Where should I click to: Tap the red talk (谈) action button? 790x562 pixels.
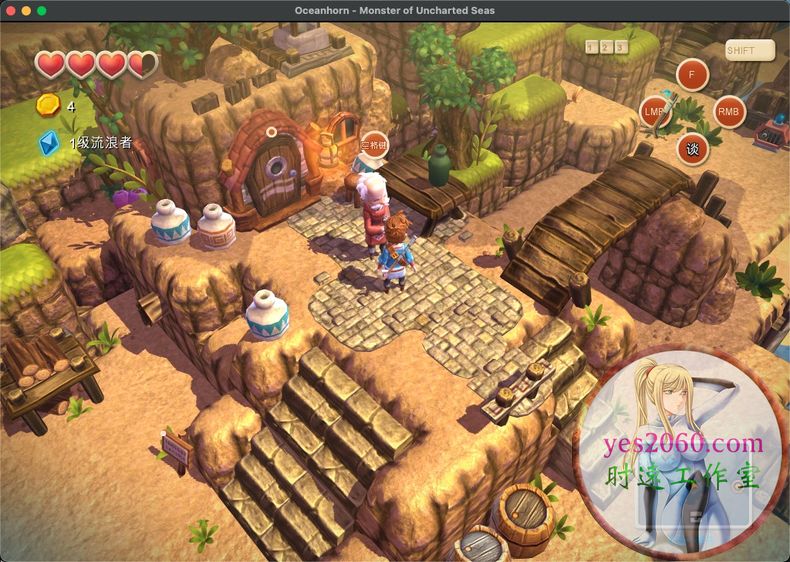[692, 149]
